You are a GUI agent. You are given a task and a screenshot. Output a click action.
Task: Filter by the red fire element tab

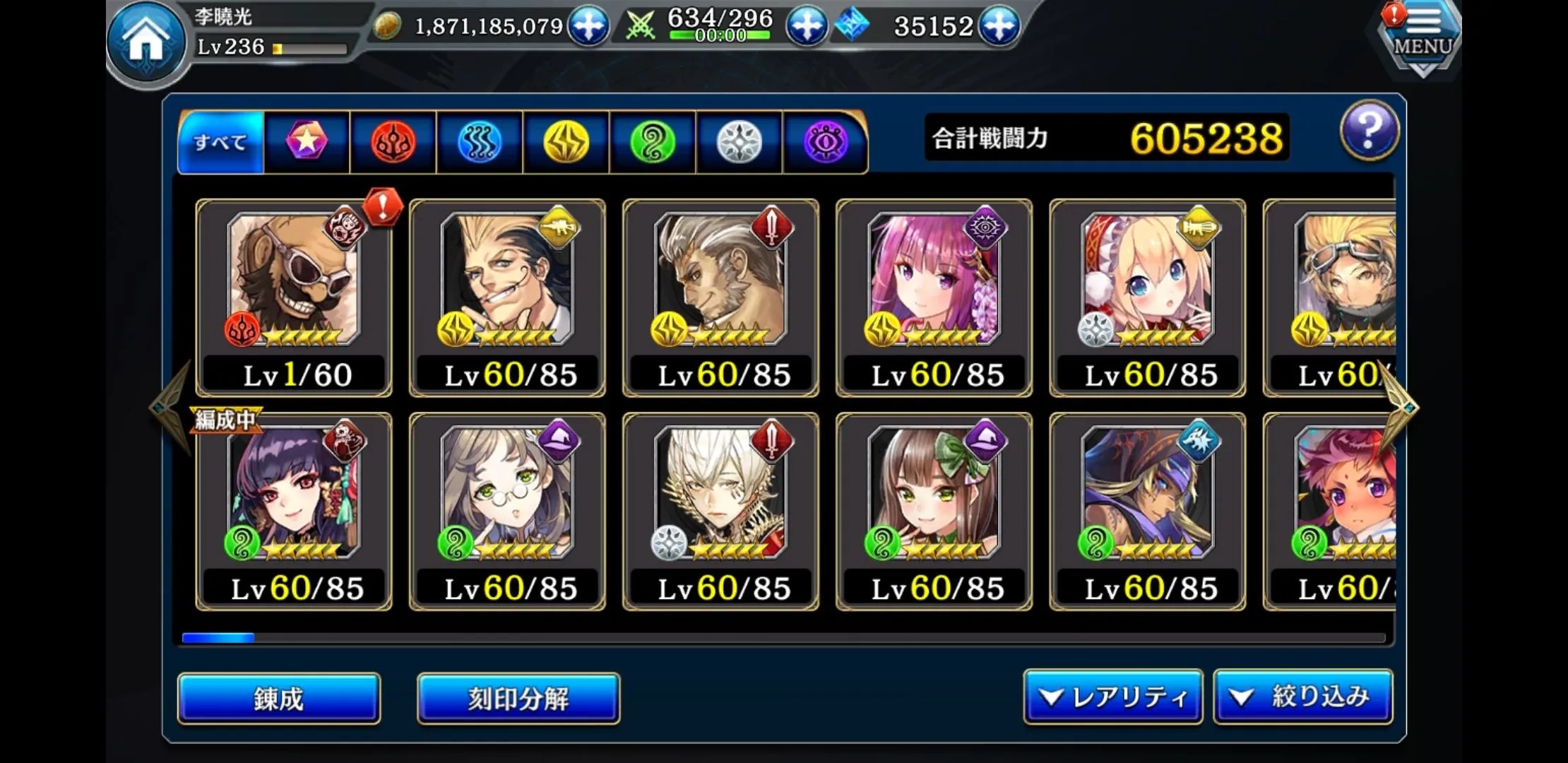393,142
